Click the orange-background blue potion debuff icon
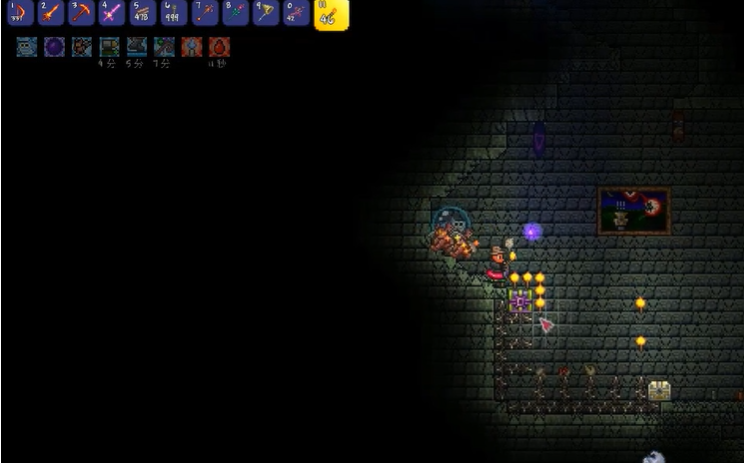Image resolution: width=744 pixels, height=463 pixels. tap(192, 47)
